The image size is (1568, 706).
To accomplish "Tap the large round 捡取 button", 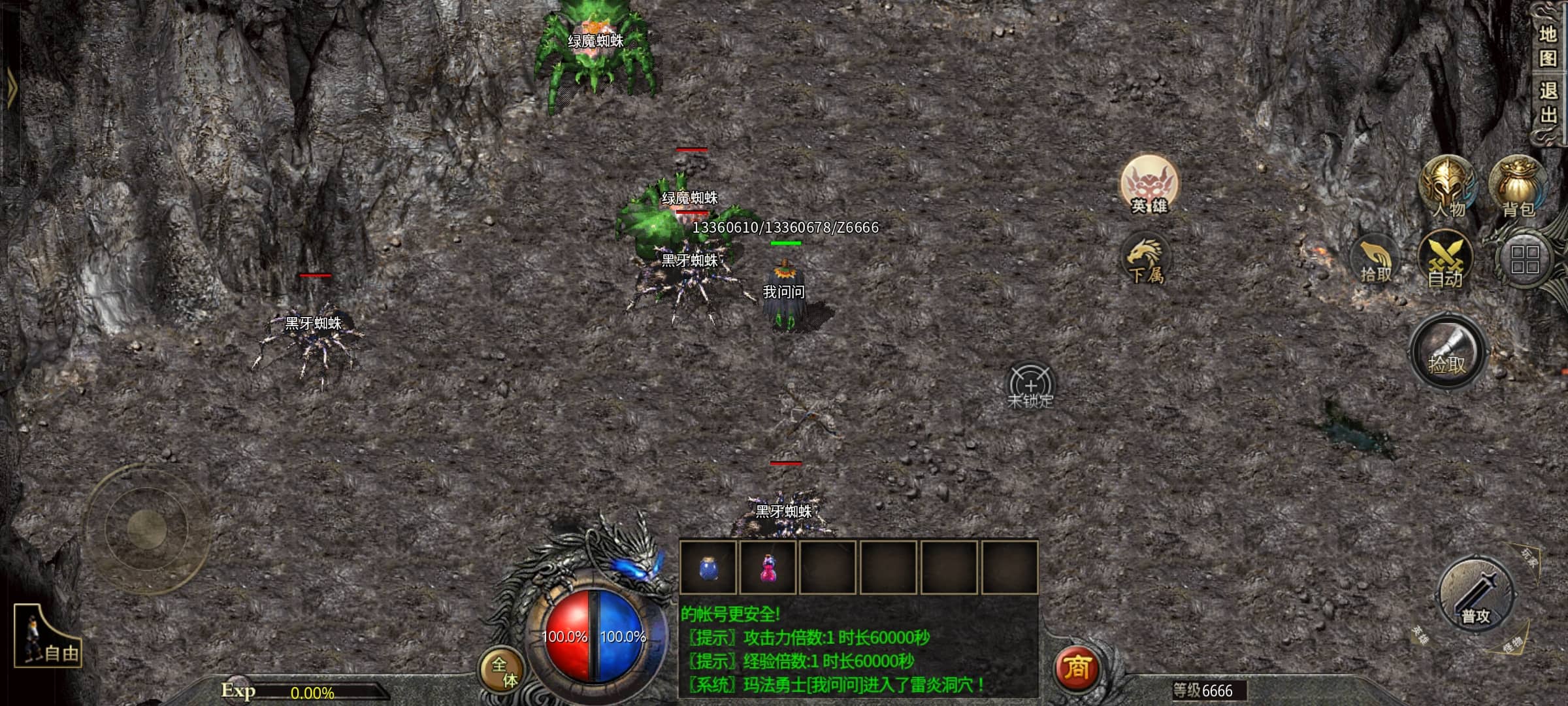I will pyautogui.click(x=1448, y=353).
